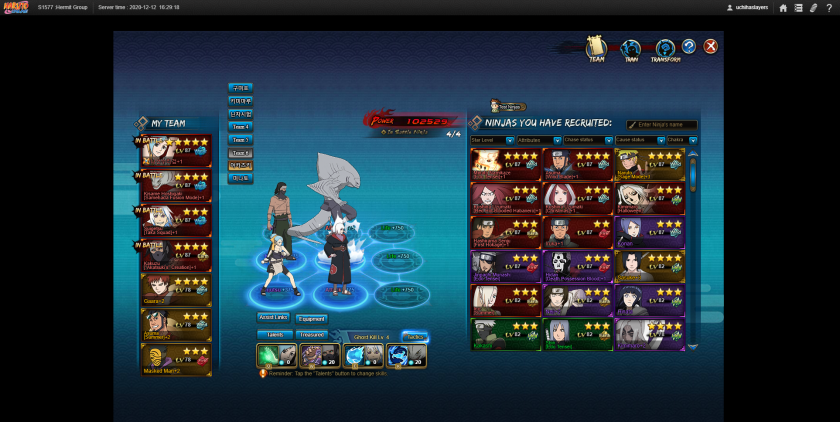Switch to the Team scroll tab
The image size is (840, 422).
[596, 49]
